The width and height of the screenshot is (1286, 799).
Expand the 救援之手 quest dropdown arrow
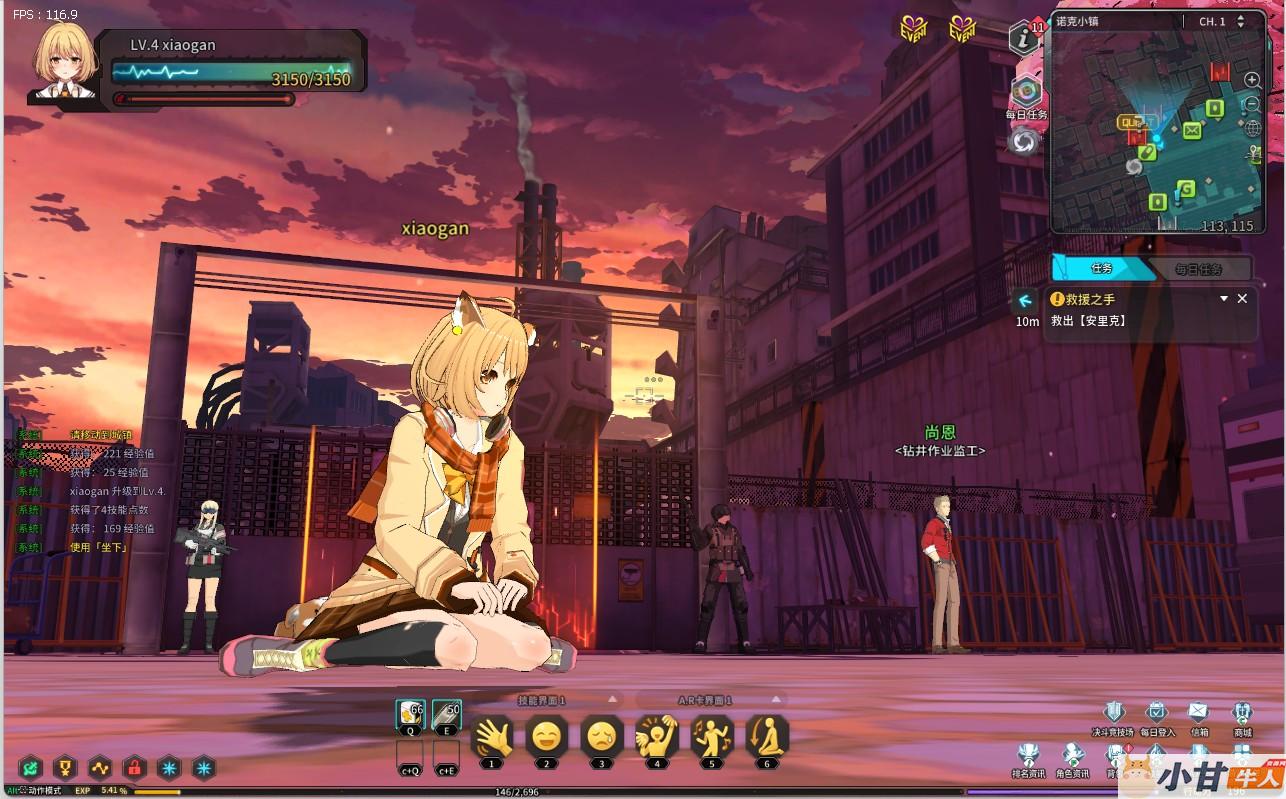1223,298
